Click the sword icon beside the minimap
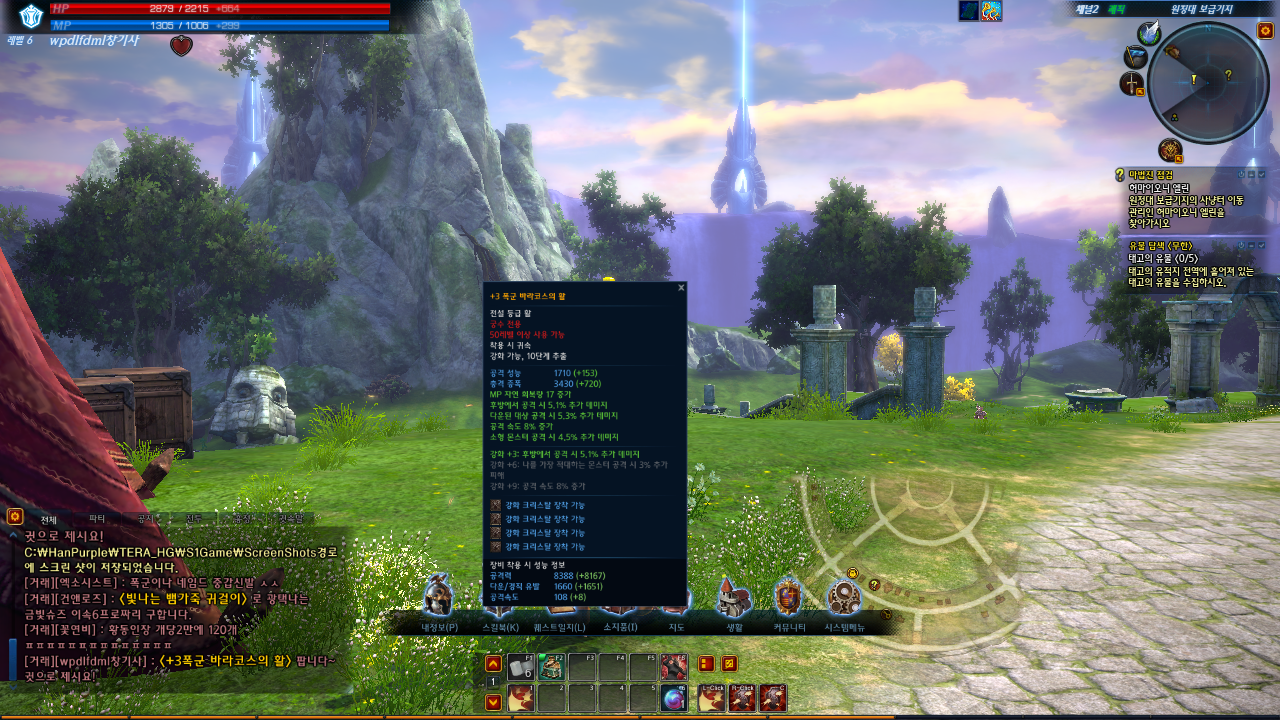The width and height of the screenshot is (1280, 720). click(x=1132, y=84)
